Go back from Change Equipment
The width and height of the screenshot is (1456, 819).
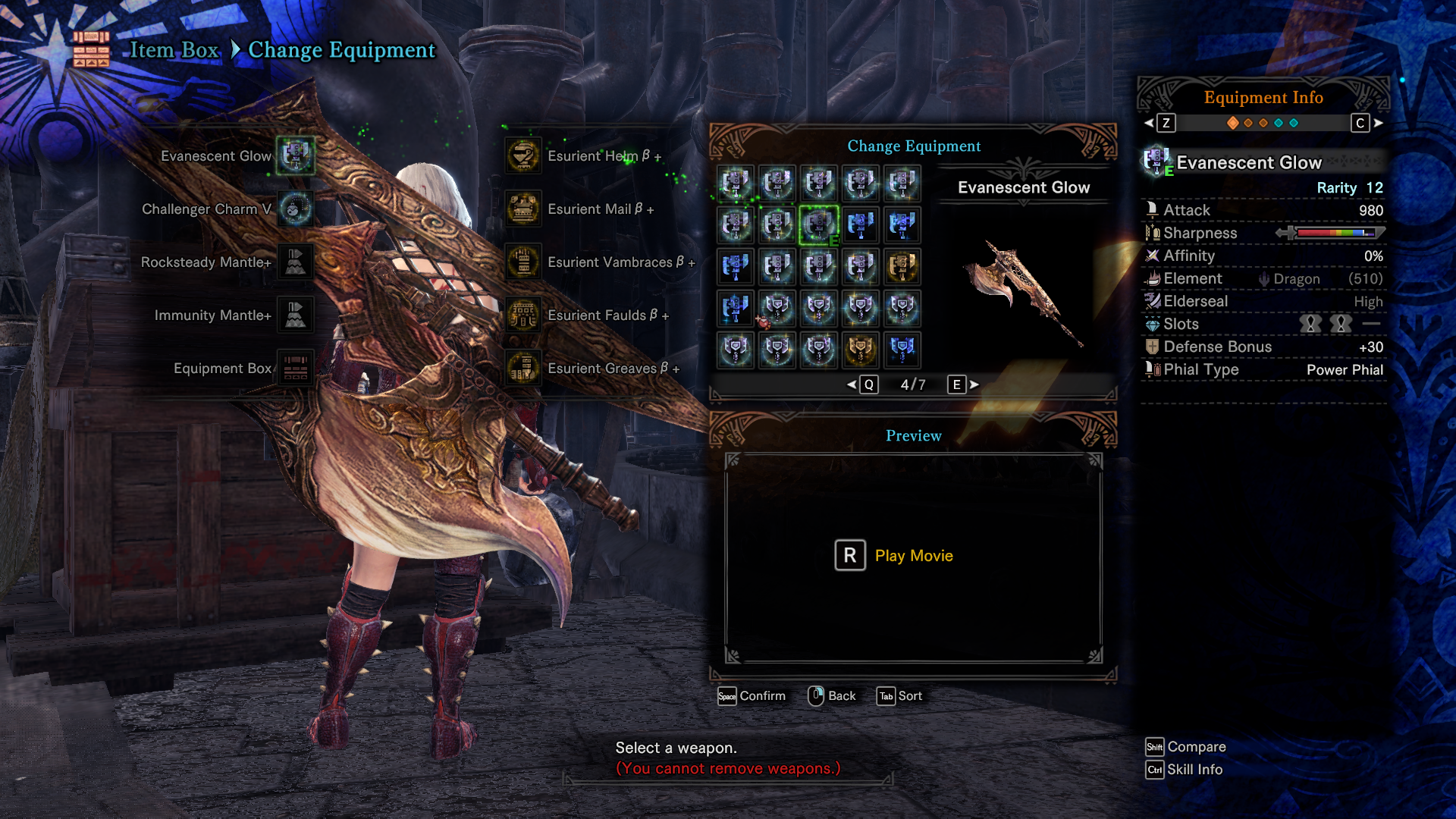tap(832, 696)
